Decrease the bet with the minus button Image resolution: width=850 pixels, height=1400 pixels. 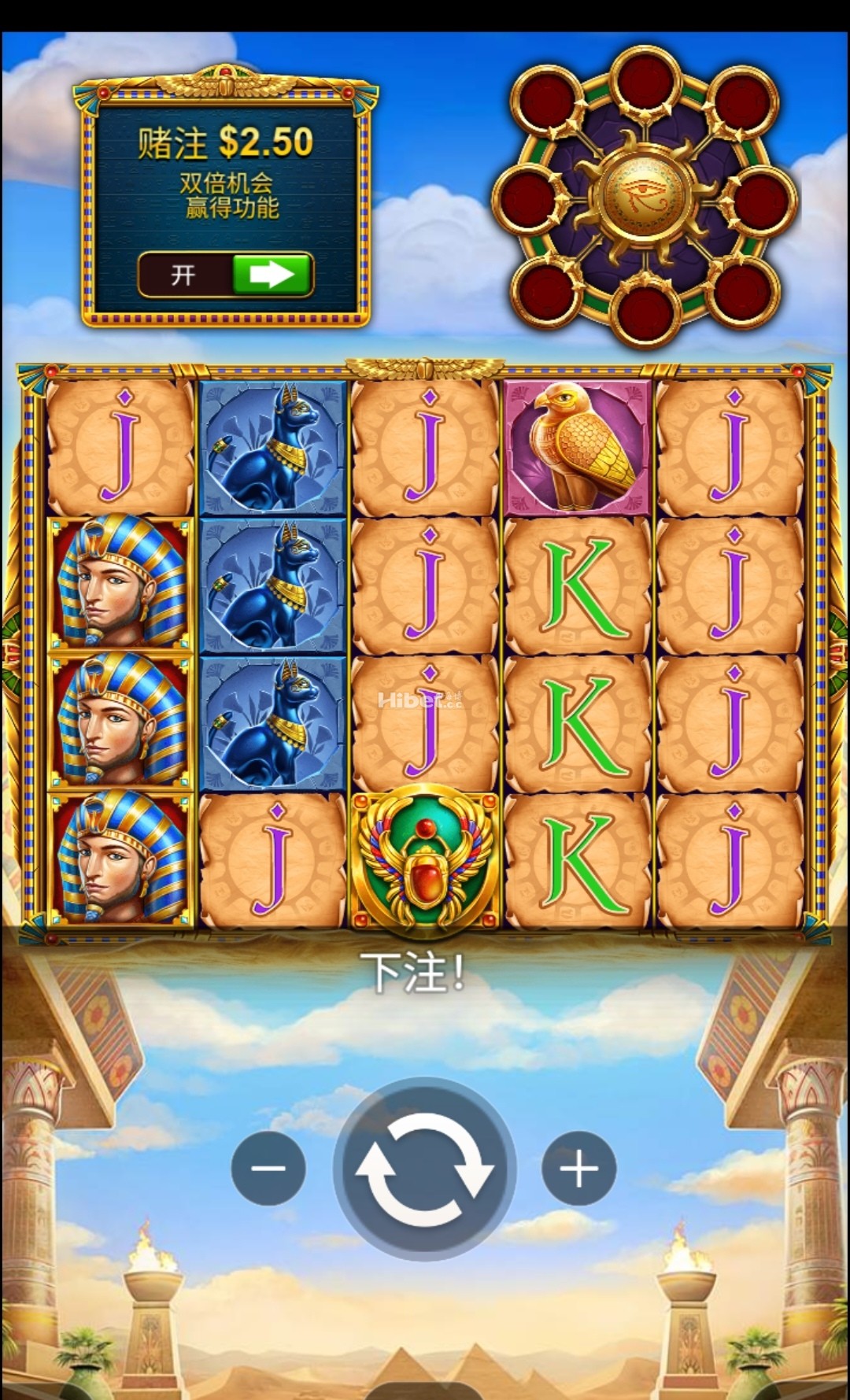[268, 1169]
